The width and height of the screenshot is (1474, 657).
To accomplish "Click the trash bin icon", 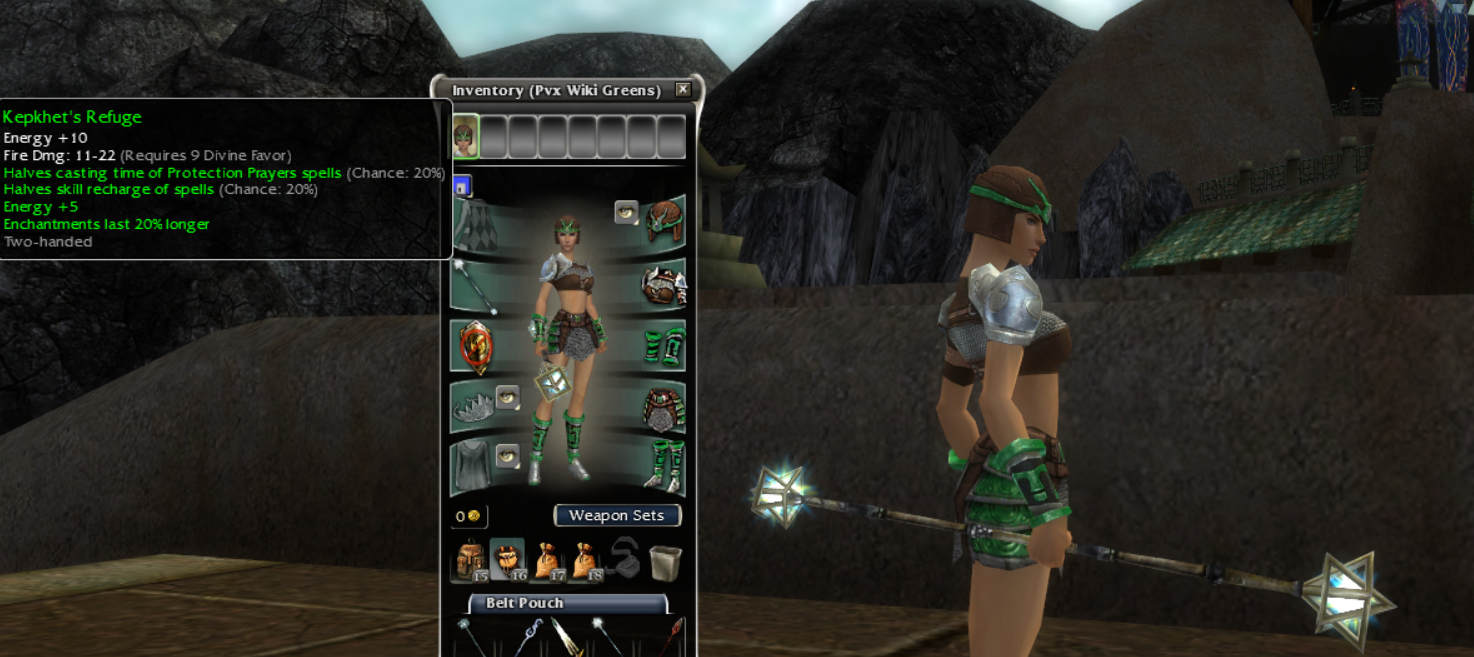I will click(x=665, y=562).
